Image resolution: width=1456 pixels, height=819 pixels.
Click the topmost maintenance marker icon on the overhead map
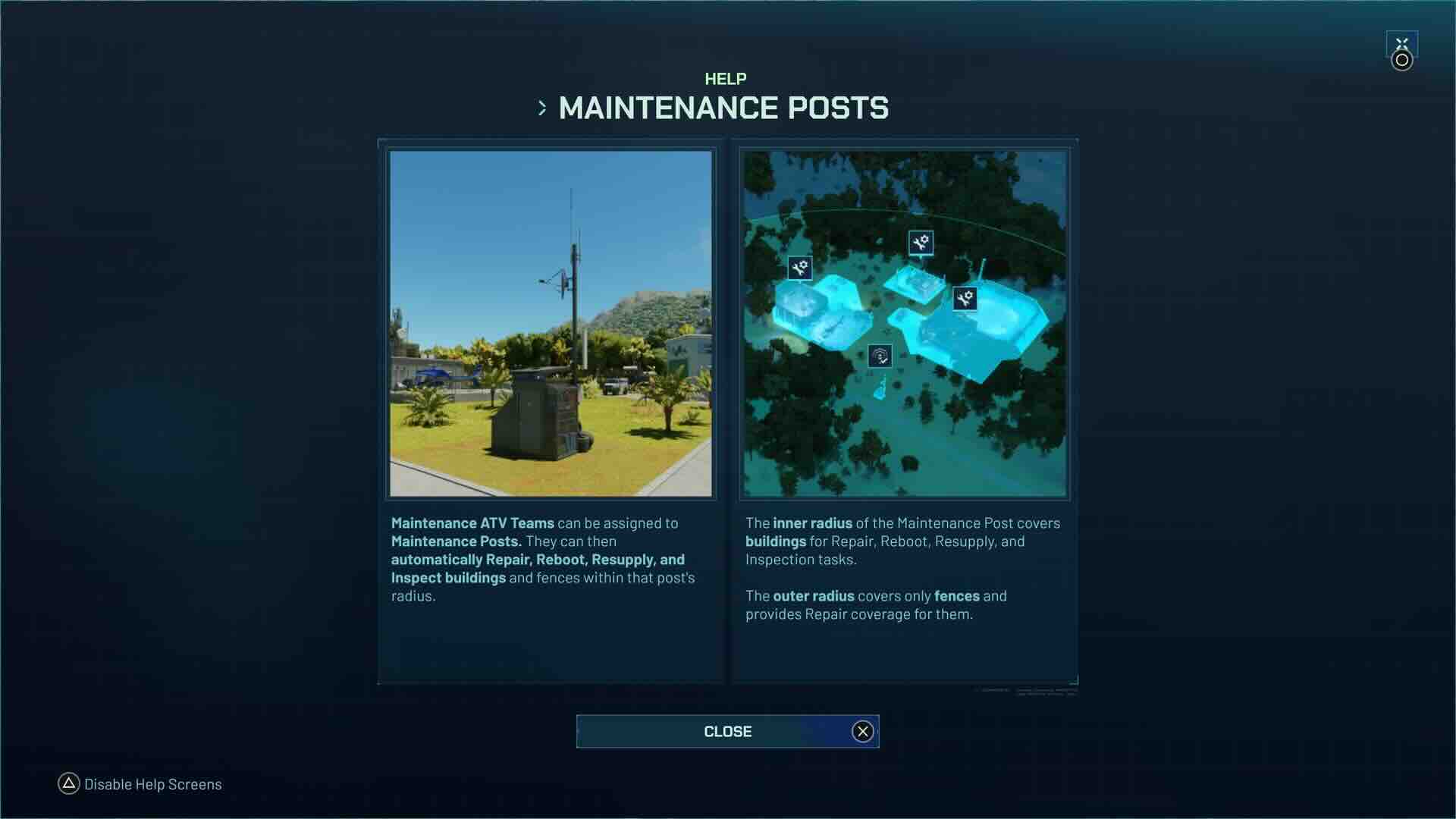(x=920, y=244)
